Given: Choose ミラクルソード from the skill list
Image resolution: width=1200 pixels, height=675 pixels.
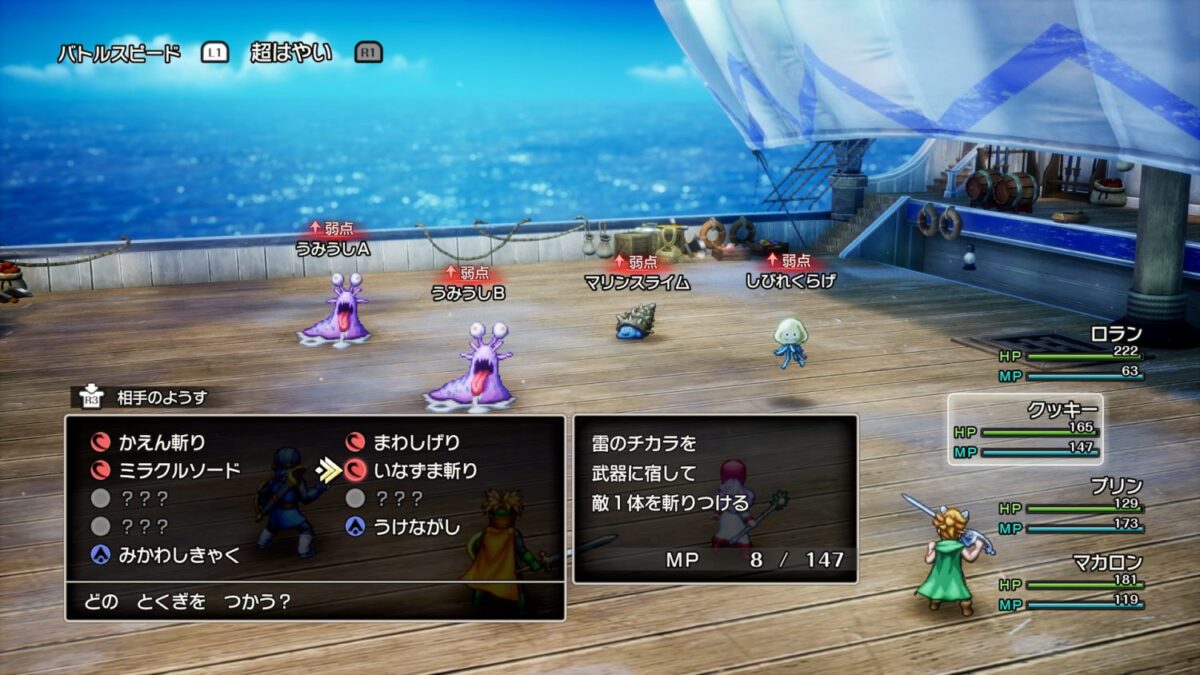Looking at the screenshot, I should [179, 471].
